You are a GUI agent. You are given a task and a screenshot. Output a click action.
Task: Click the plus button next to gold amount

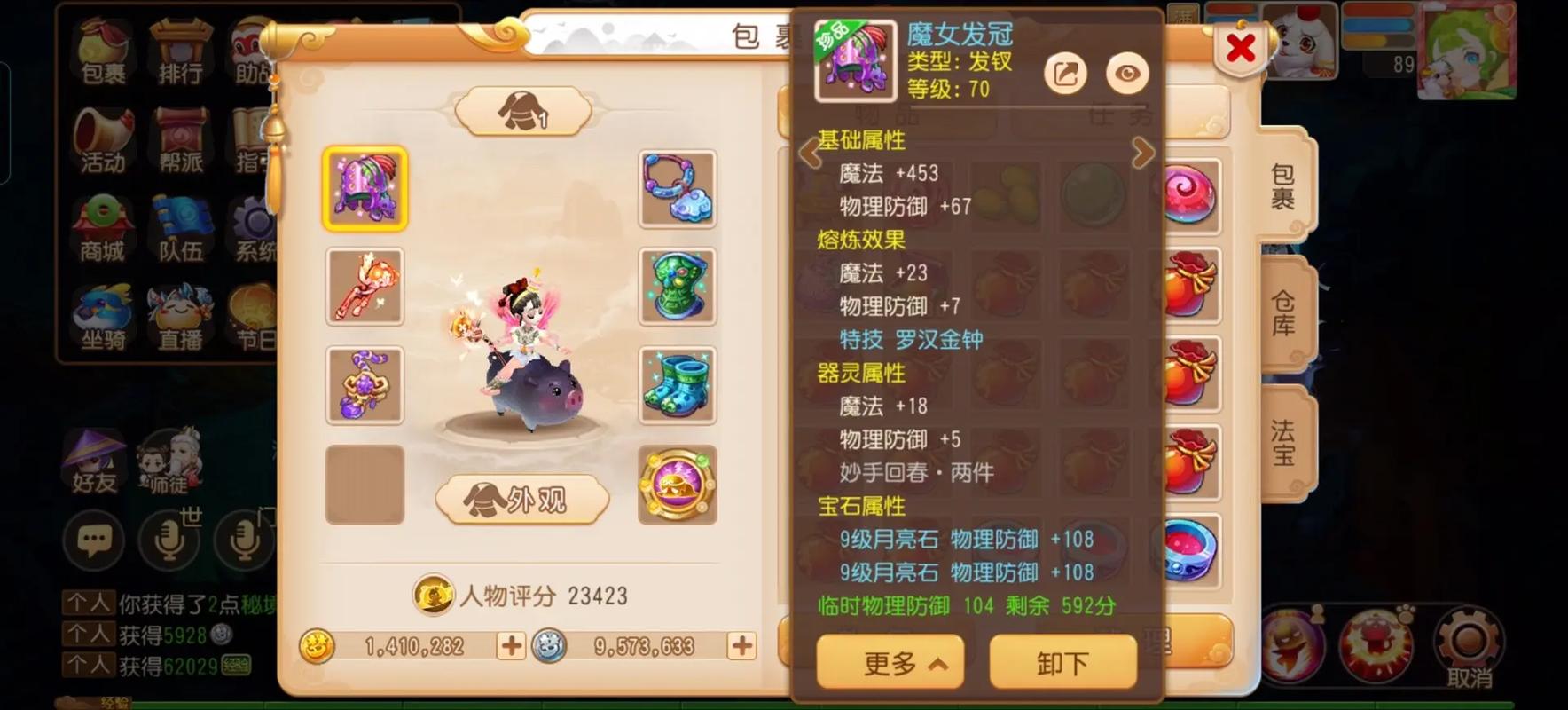pyautogui.click(x=511, y=648)
